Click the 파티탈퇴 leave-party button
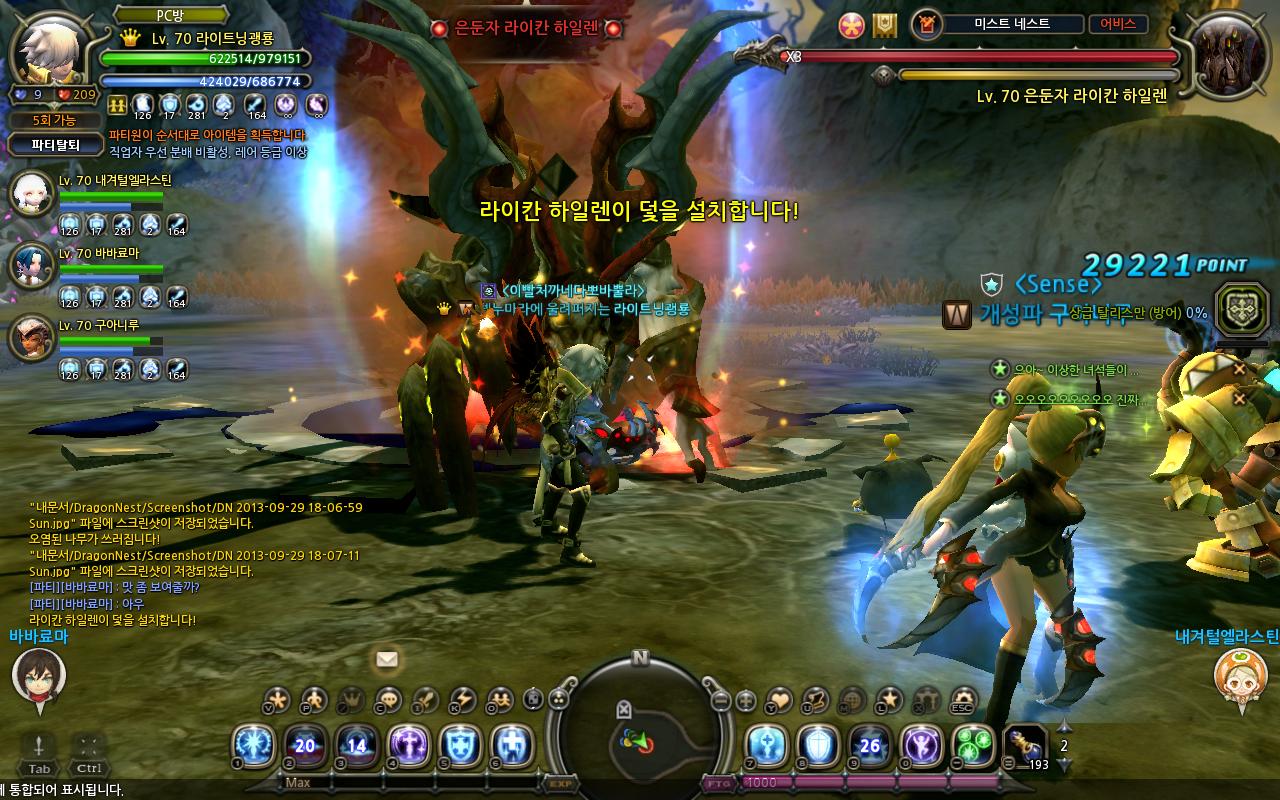The height and width of the screenshot is (800, 1280). click(57, 145)
